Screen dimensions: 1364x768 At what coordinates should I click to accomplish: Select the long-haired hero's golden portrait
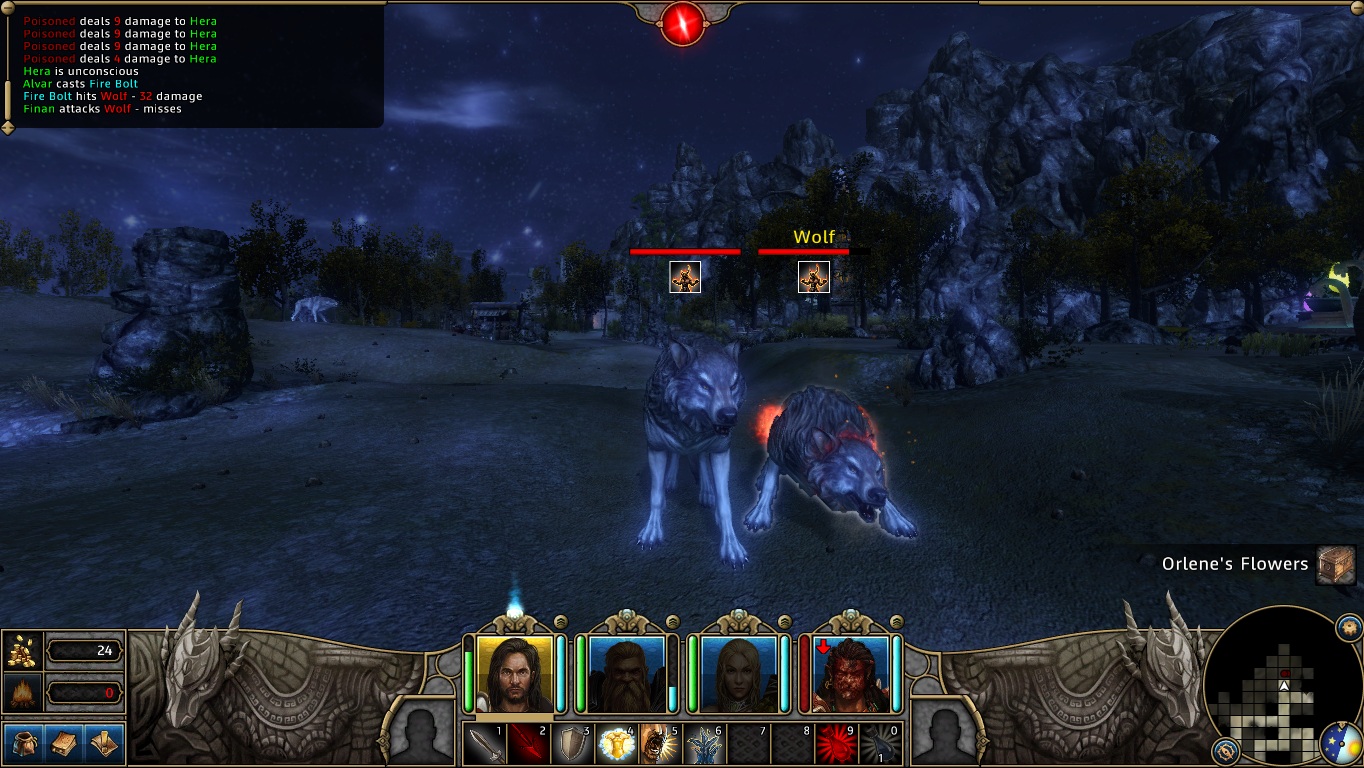coord(515,673)
